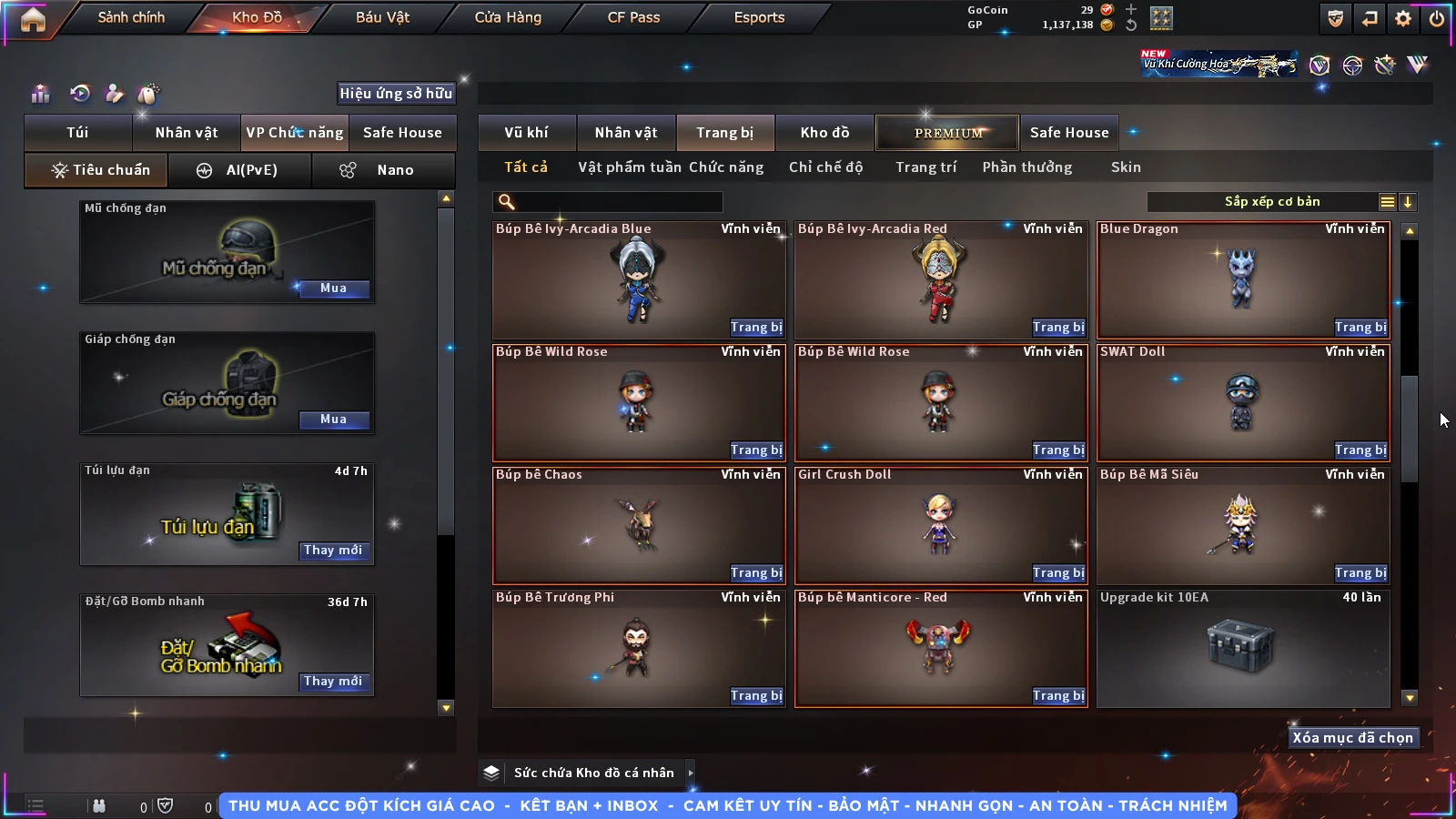
Task: Click the power exit icon
Action: click(1437, 18)
